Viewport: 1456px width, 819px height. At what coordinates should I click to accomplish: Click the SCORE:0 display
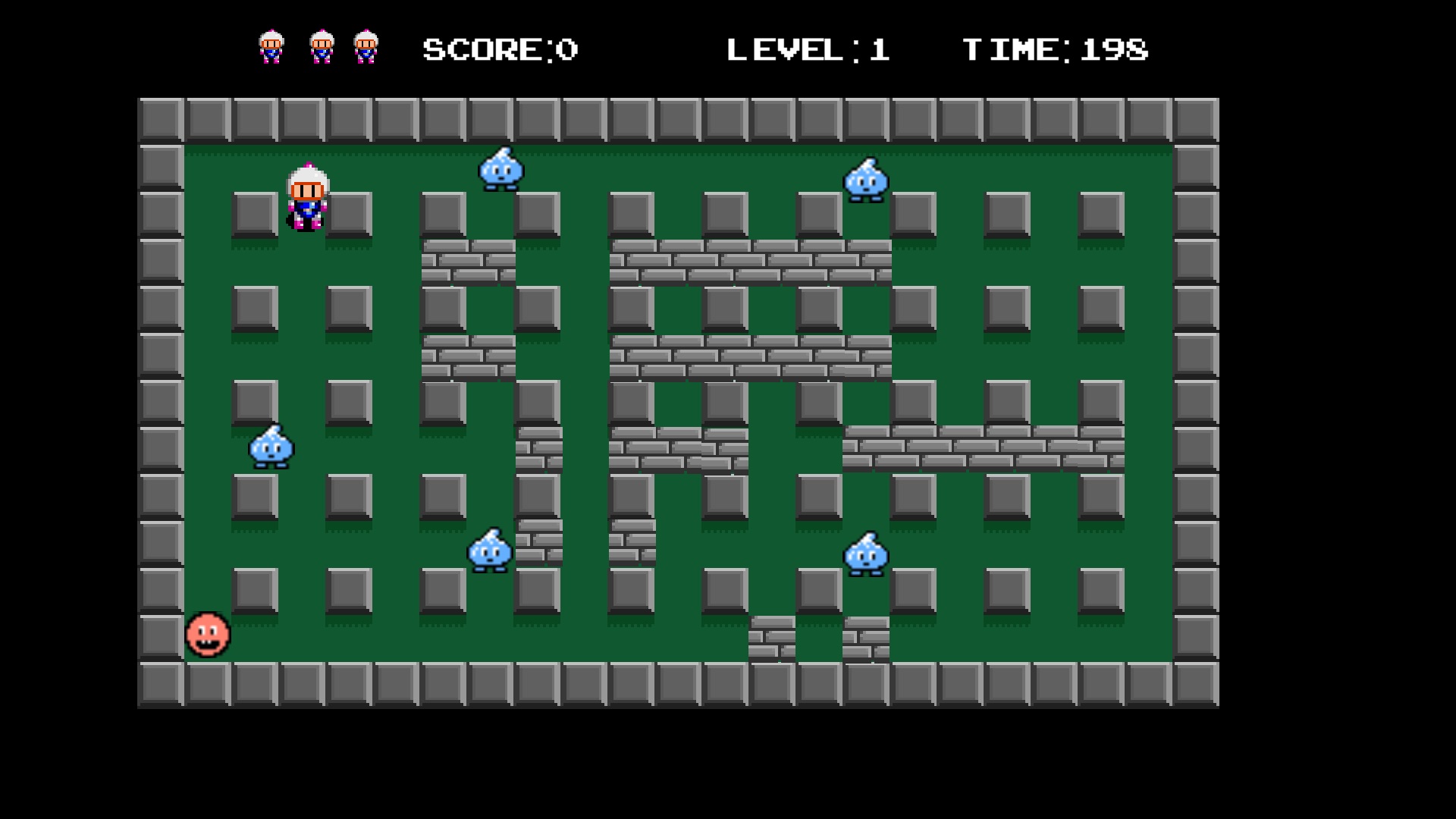[498, 49]
